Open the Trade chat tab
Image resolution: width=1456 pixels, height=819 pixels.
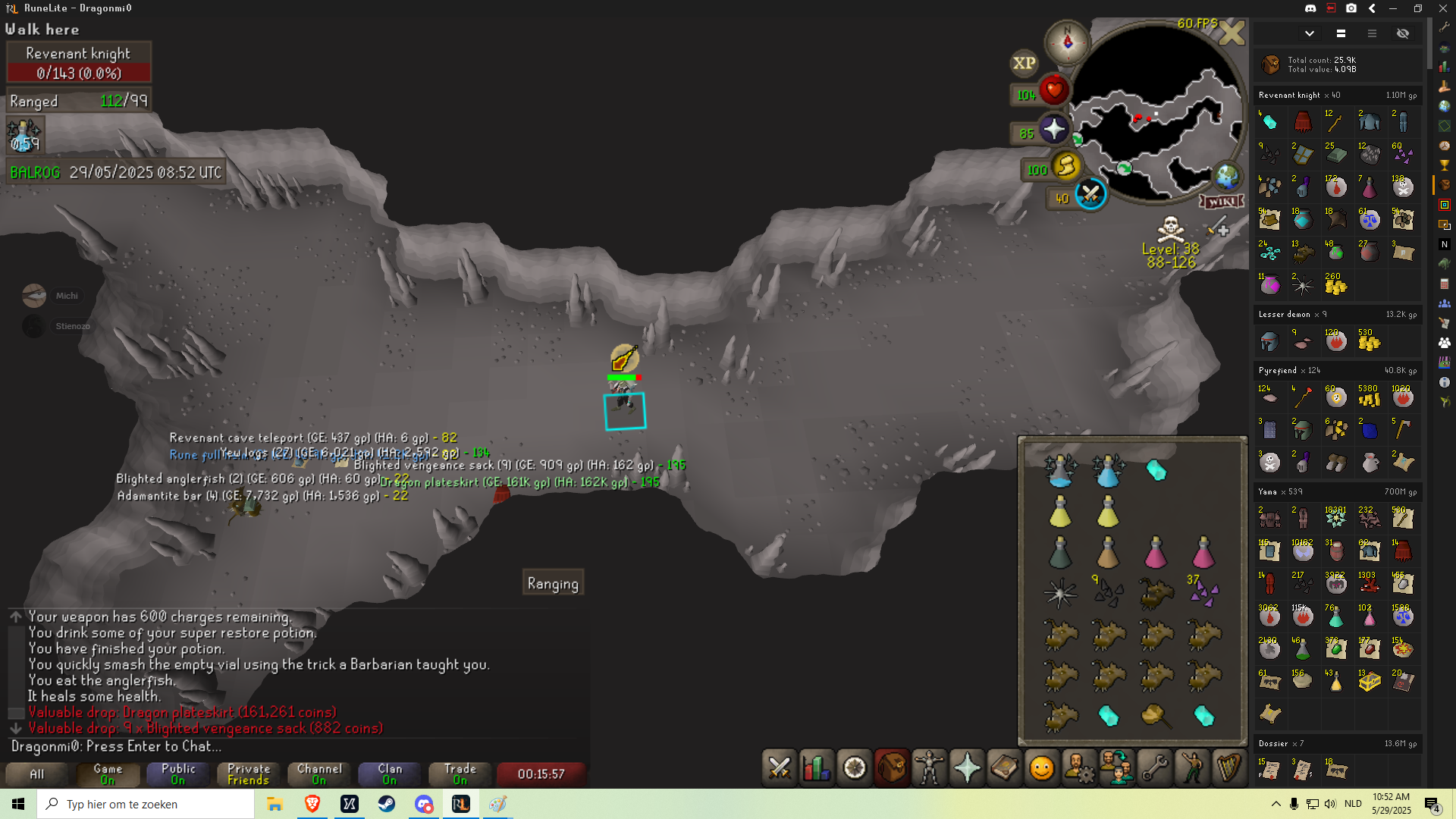[x=460, y=774]
